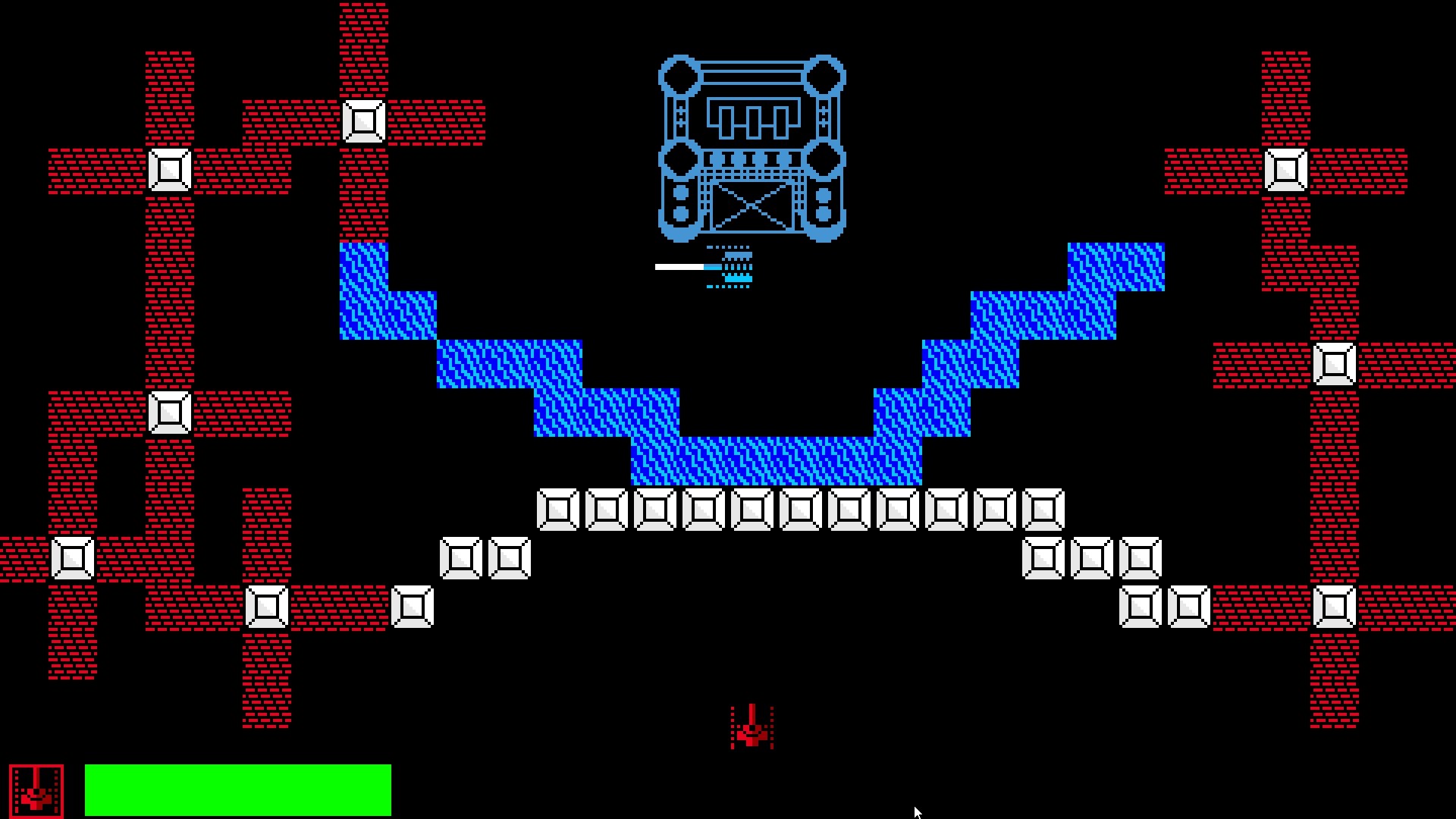The image size is (1456, 819).
Task: Click the lone white block below the left brick cross
Action: click(413, 607)
